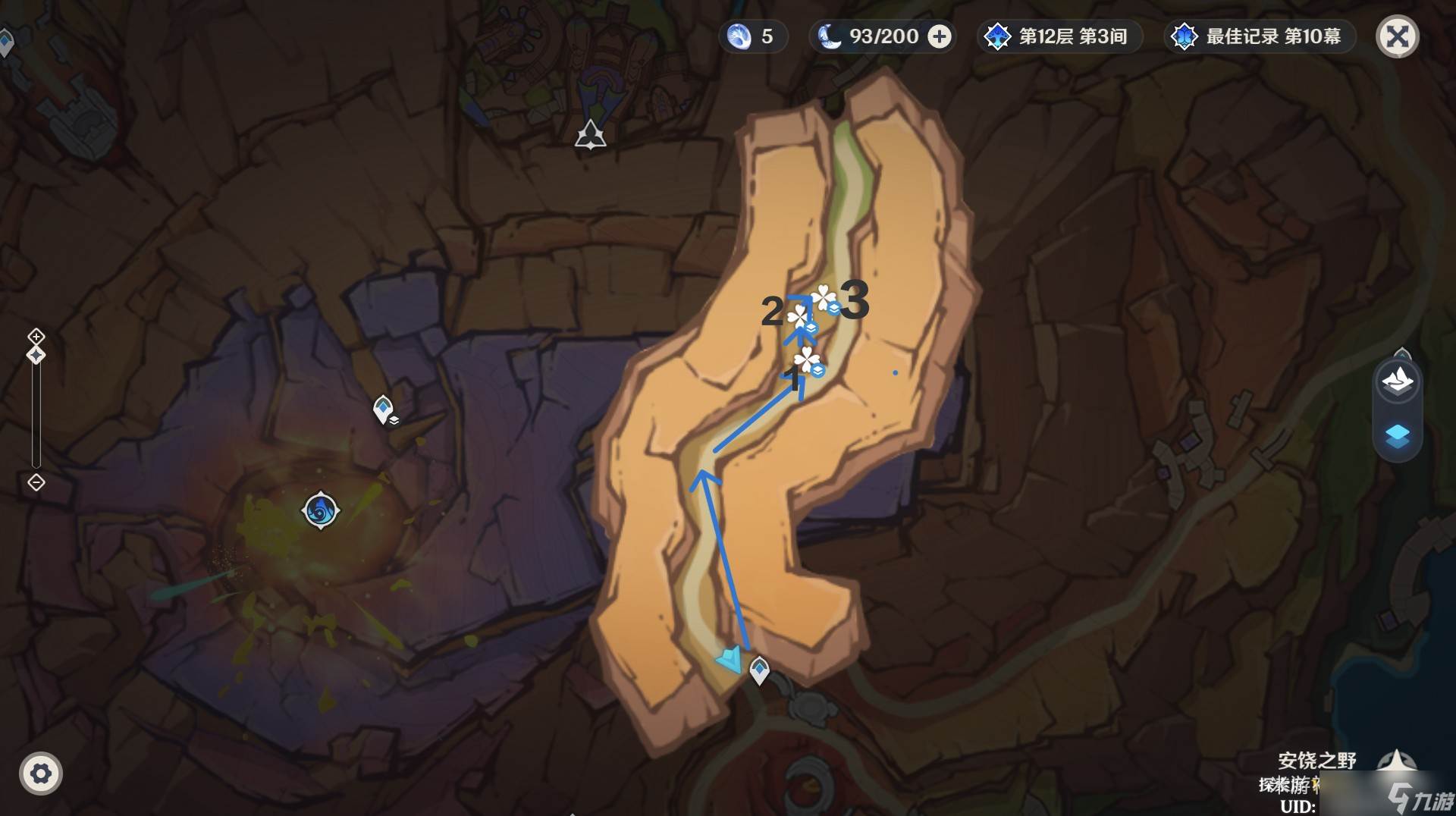Select flower marker labeled 3
The width and height of the screenshot is (1456, 816).
tap(824, 299)
